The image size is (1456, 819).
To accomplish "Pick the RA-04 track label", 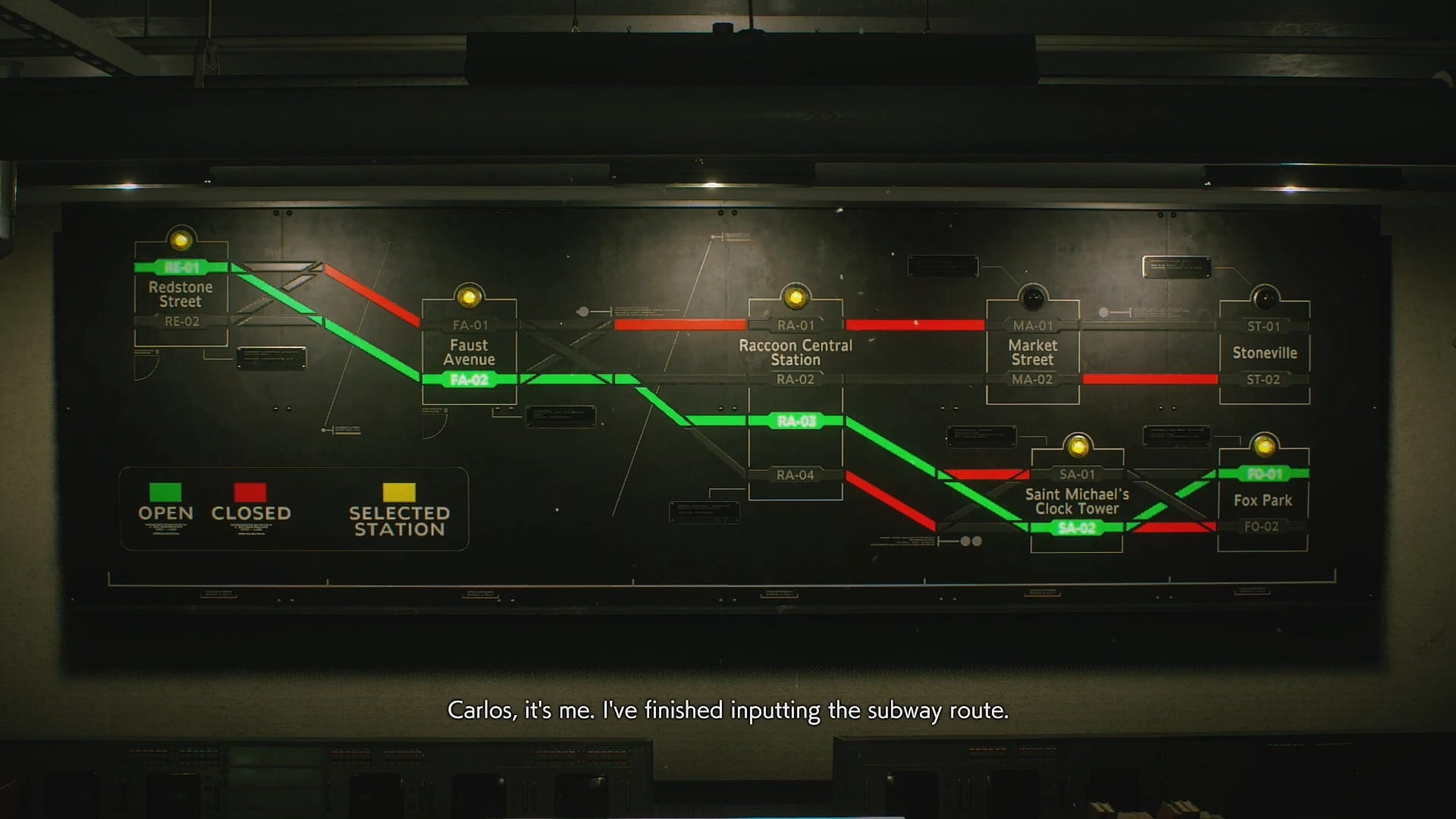I will point(795,475).
